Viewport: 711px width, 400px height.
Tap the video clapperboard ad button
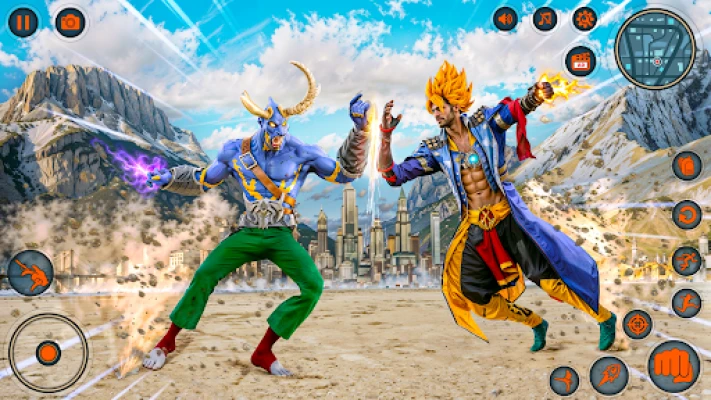(580, 60)
